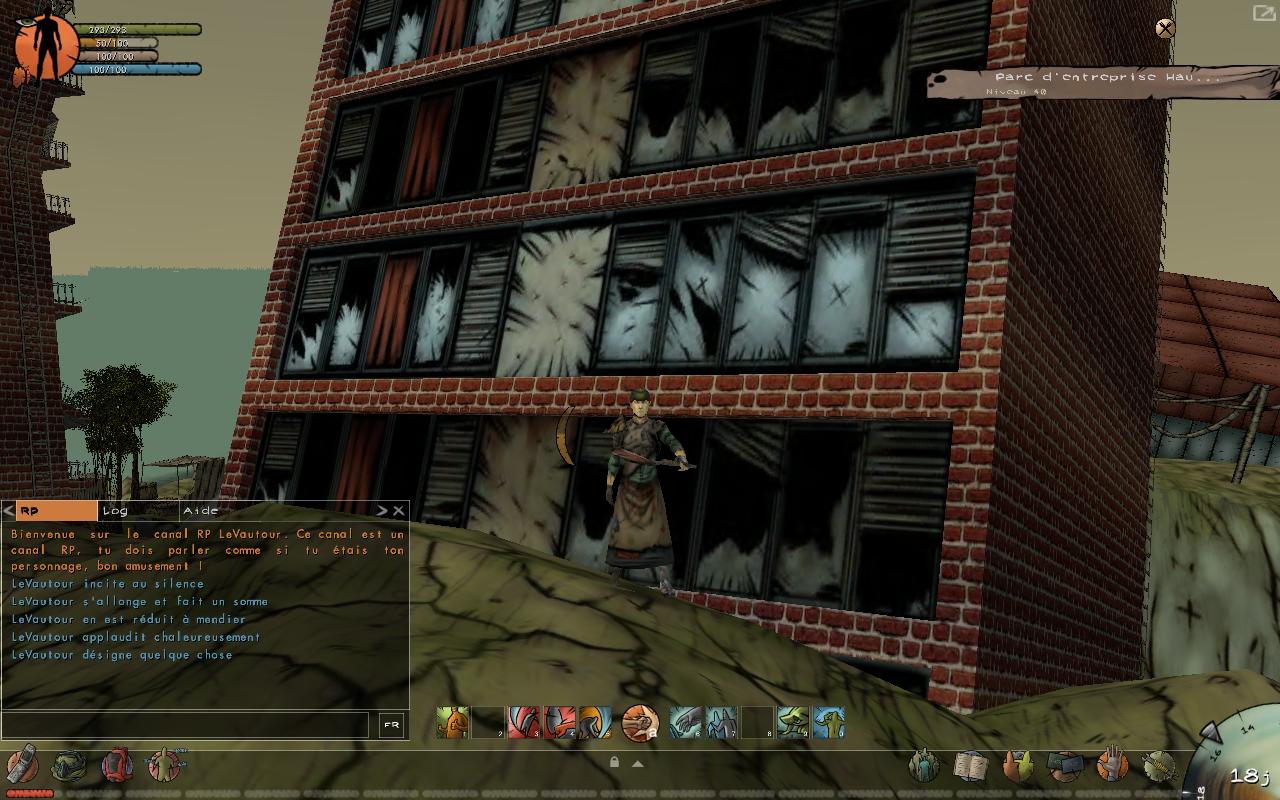Screen dimensions: 1280x800
Task: Close the chat window with X
Action: coord(399,511)
